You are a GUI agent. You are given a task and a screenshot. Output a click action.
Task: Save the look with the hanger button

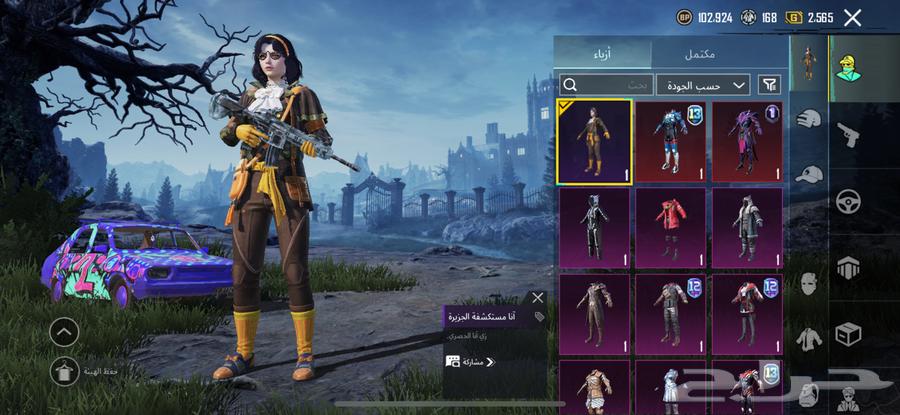pyautogui.click(x=64, y=371)
